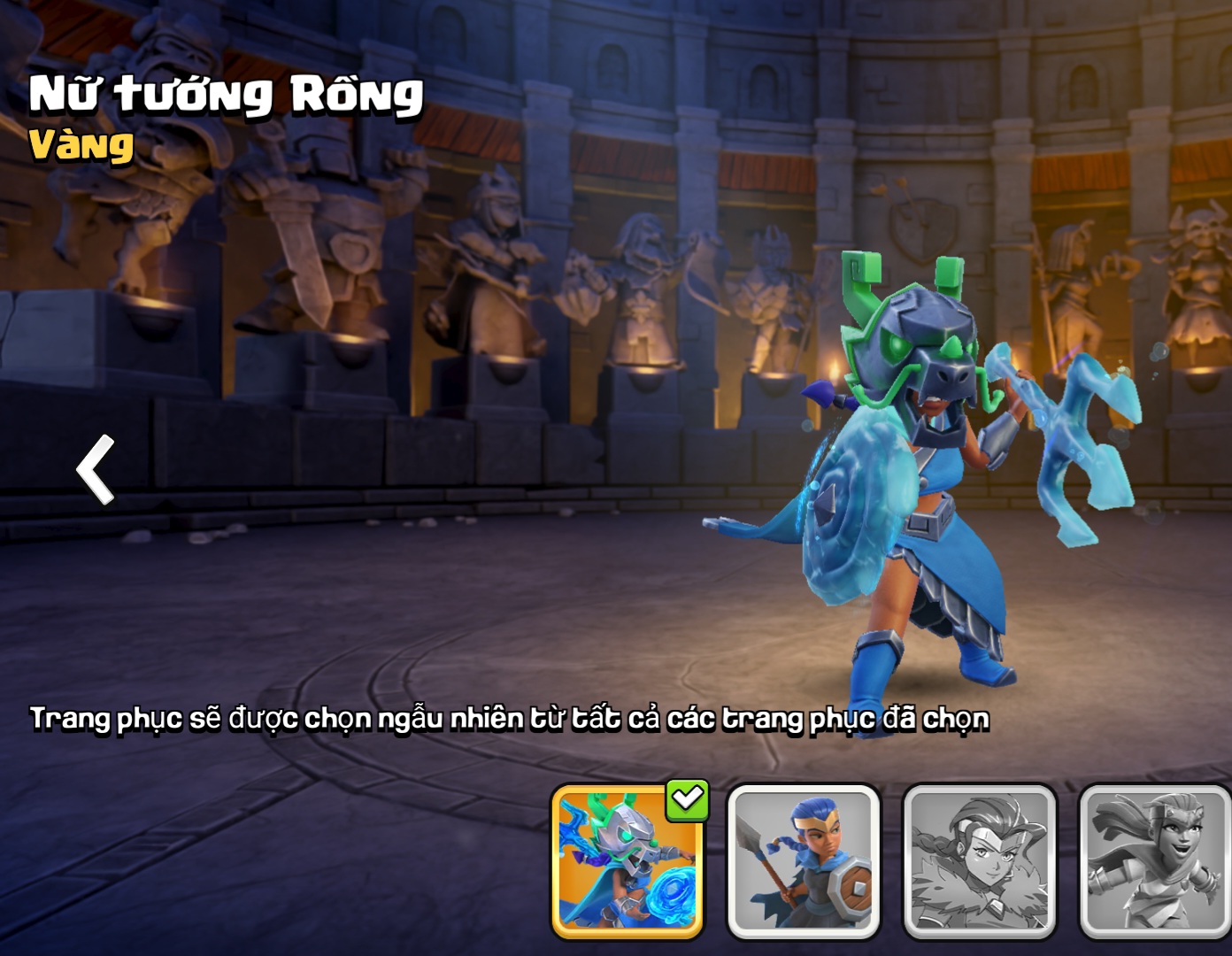Choose the default skin holding spear and shield
Viewport: 1232px width, 956px height.
click(x=803, y=862)
